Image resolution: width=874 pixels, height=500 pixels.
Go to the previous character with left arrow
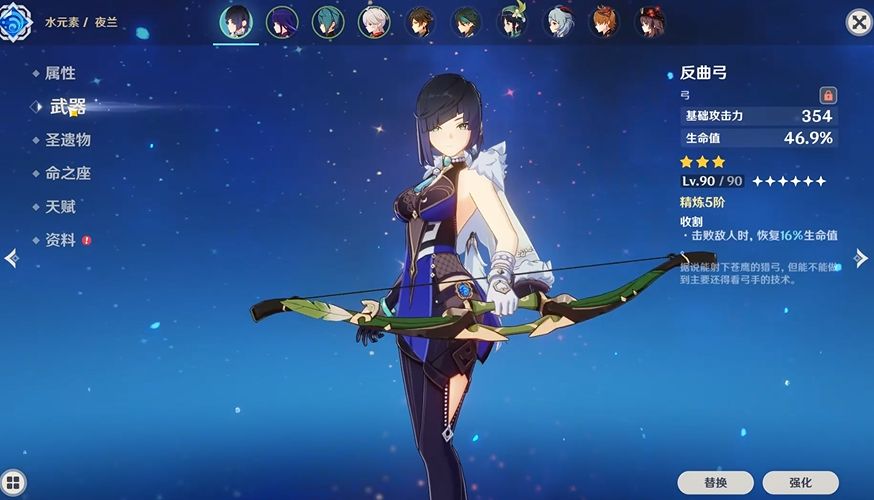pos(11,258)
